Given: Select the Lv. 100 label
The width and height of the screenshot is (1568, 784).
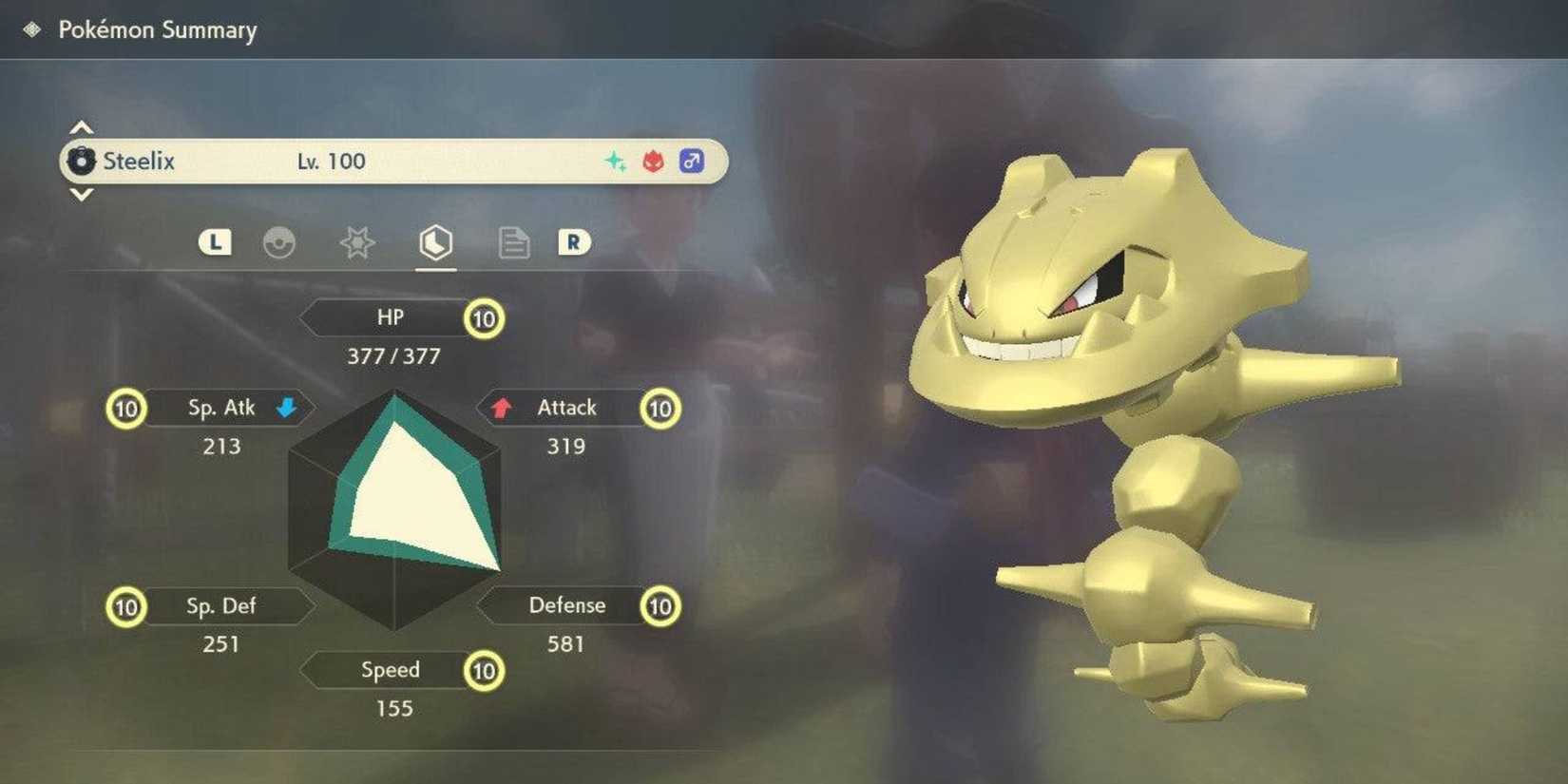Looking at the screenshot, I should tap(333, 161).
